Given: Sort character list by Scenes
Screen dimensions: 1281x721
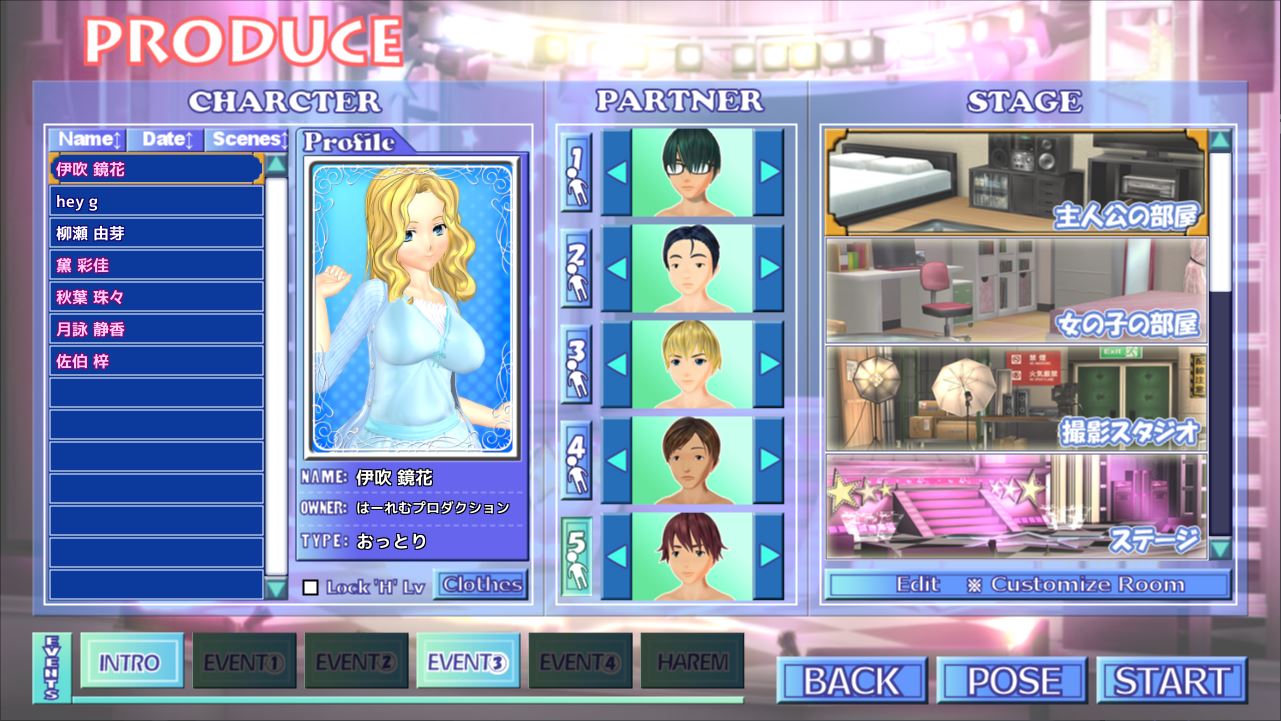Looking at the screenshot, I should pyautogui.click(x=248, y=139).
